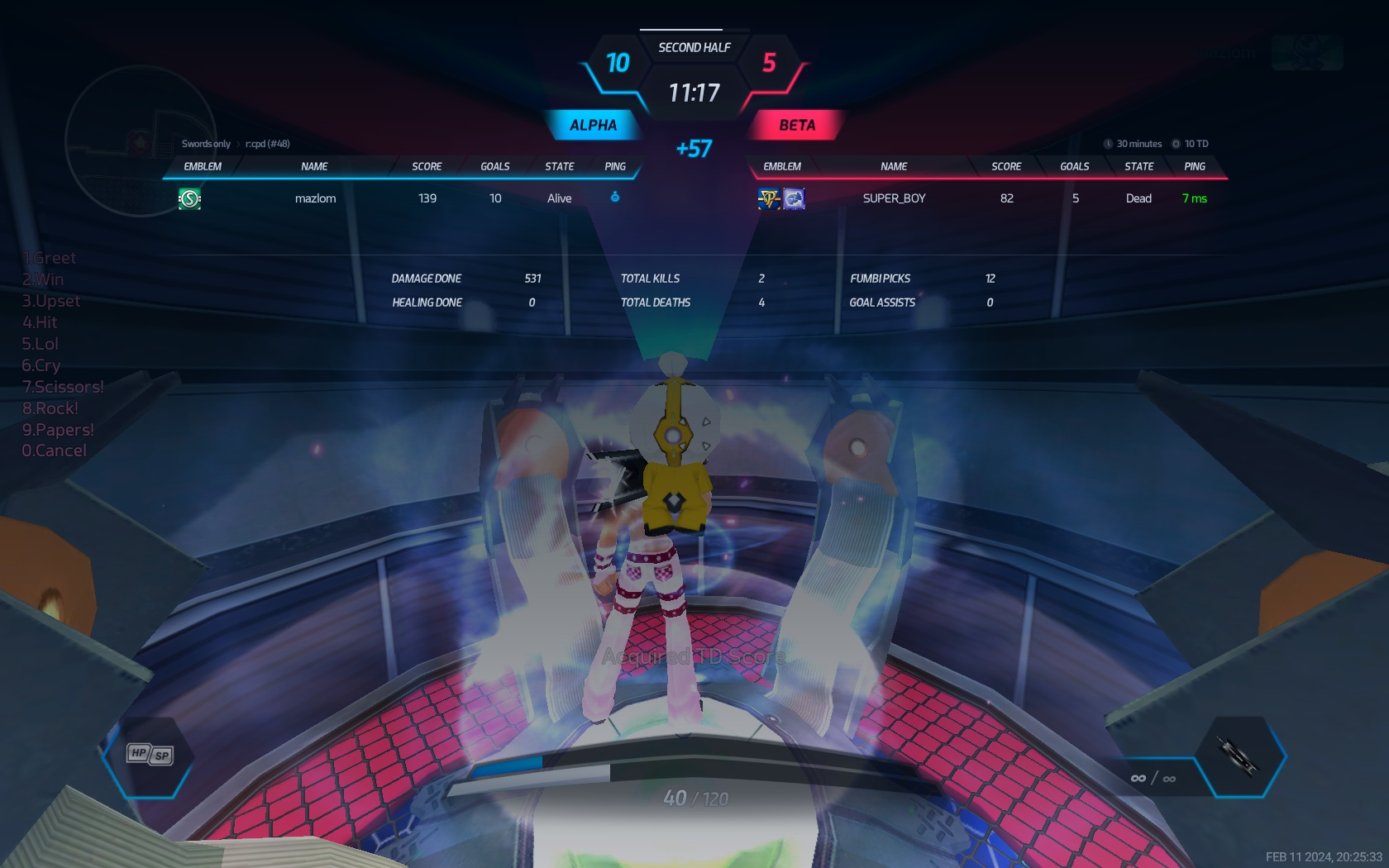Click mazlom's green team emblem
This screenshot has width=1389, height=868.
pos(190,198)
